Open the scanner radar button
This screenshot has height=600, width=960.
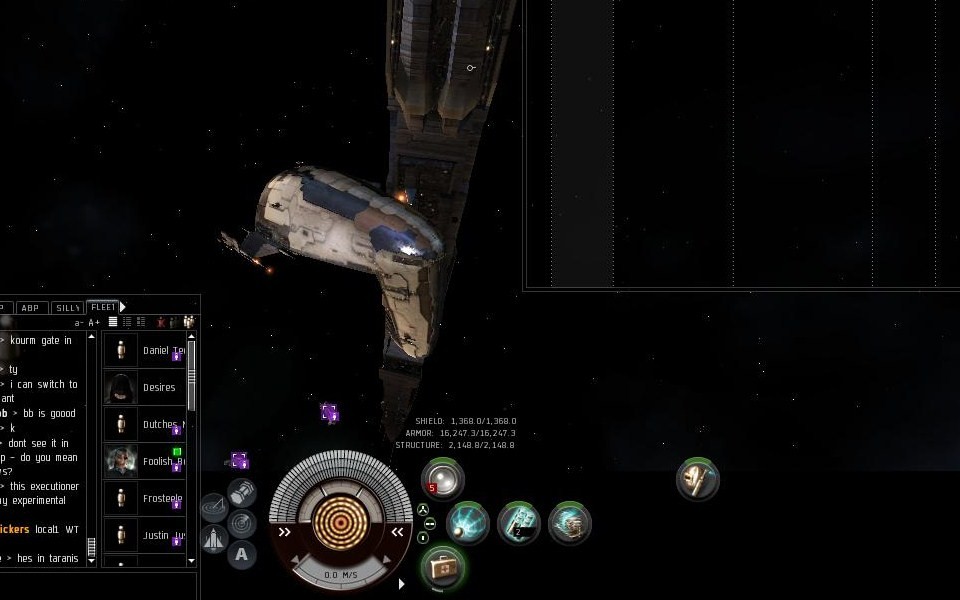click(x=241, y=522)
